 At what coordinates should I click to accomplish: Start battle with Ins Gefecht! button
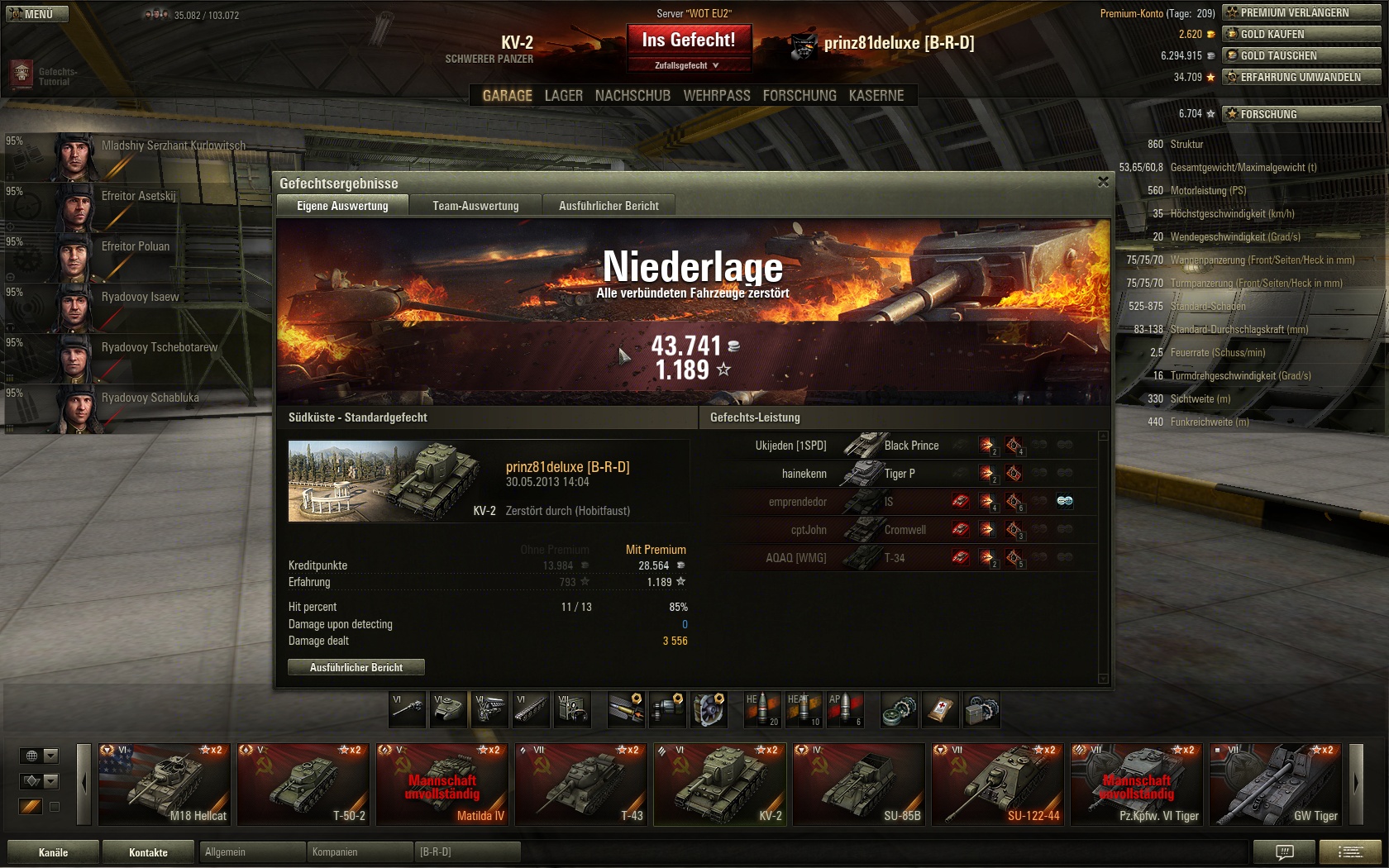tap(688, 40)
